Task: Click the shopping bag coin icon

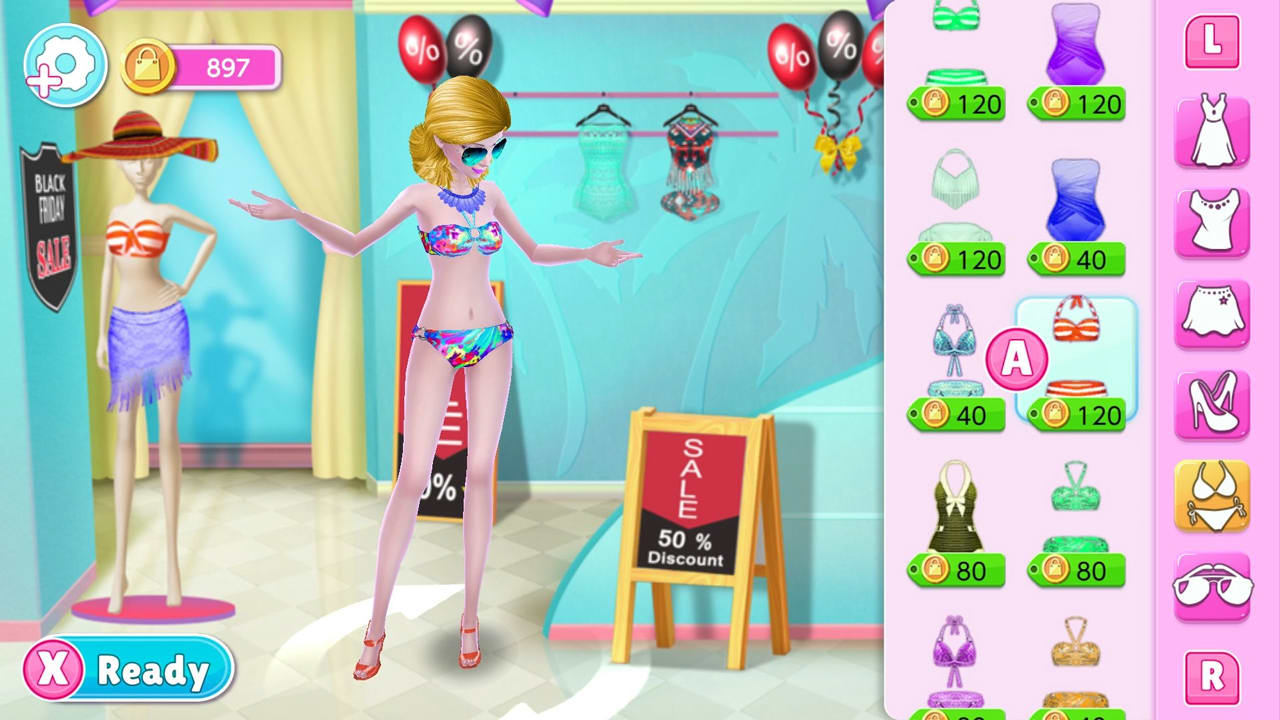Action: click(148, 67)
